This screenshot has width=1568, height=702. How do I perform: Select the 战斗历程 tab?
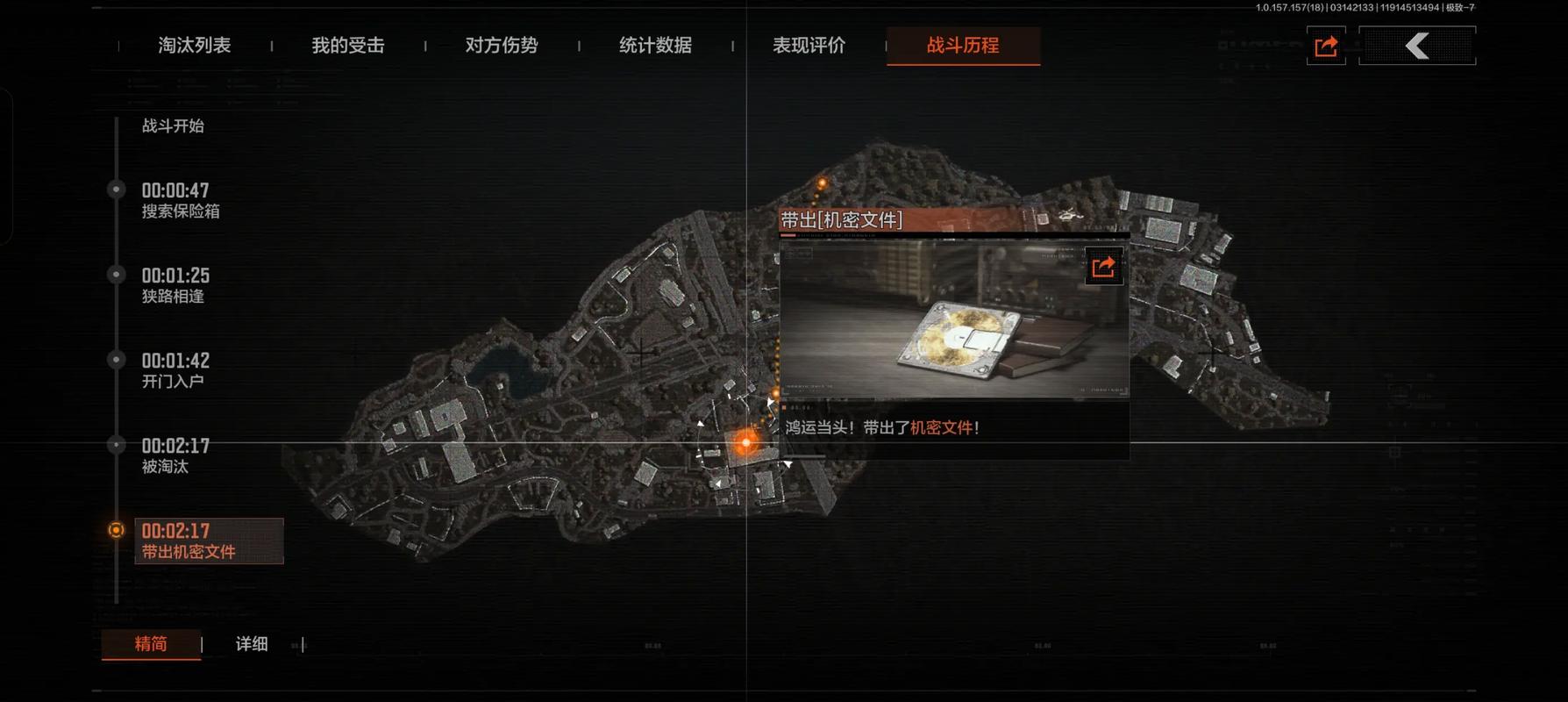pyautogui.click(x=963, y=46)
